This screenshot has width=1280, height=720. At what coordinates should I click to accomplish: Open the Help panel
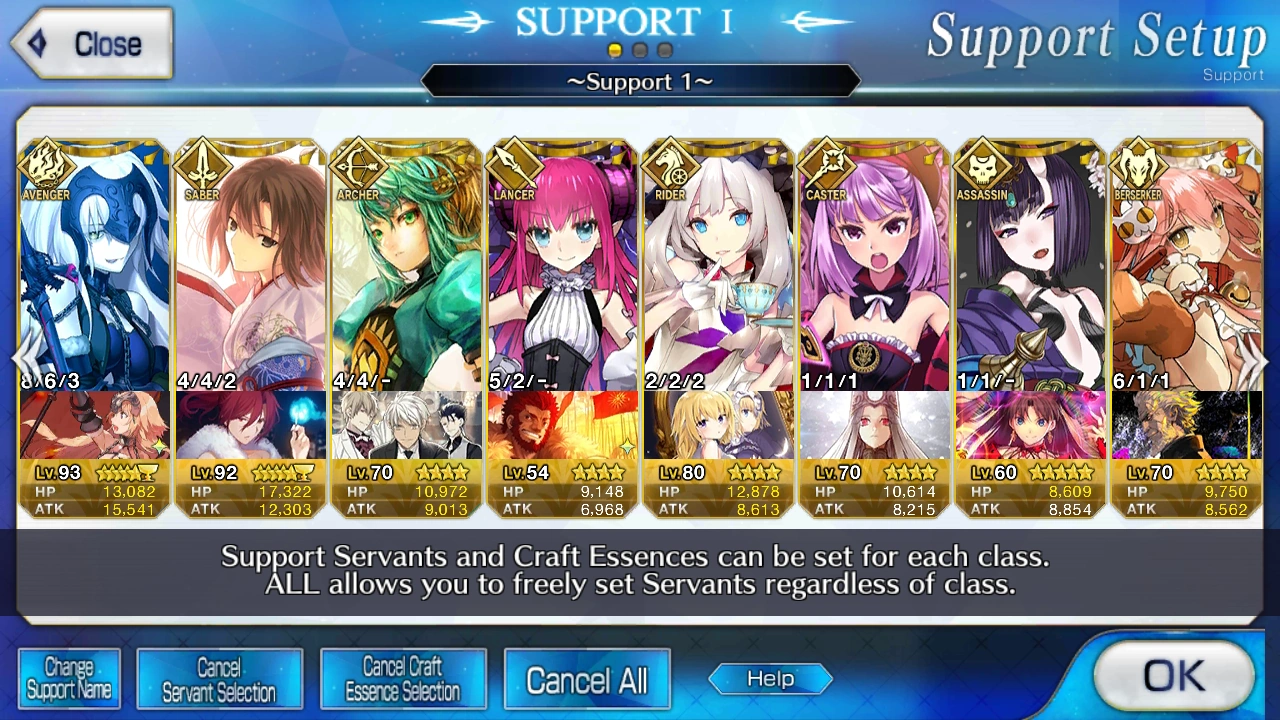click(x=769, y=678)
